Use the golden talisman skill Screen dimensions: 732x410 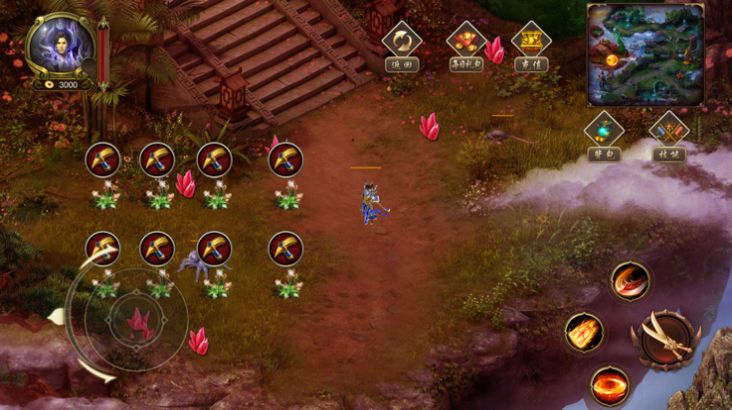(583, 333)
